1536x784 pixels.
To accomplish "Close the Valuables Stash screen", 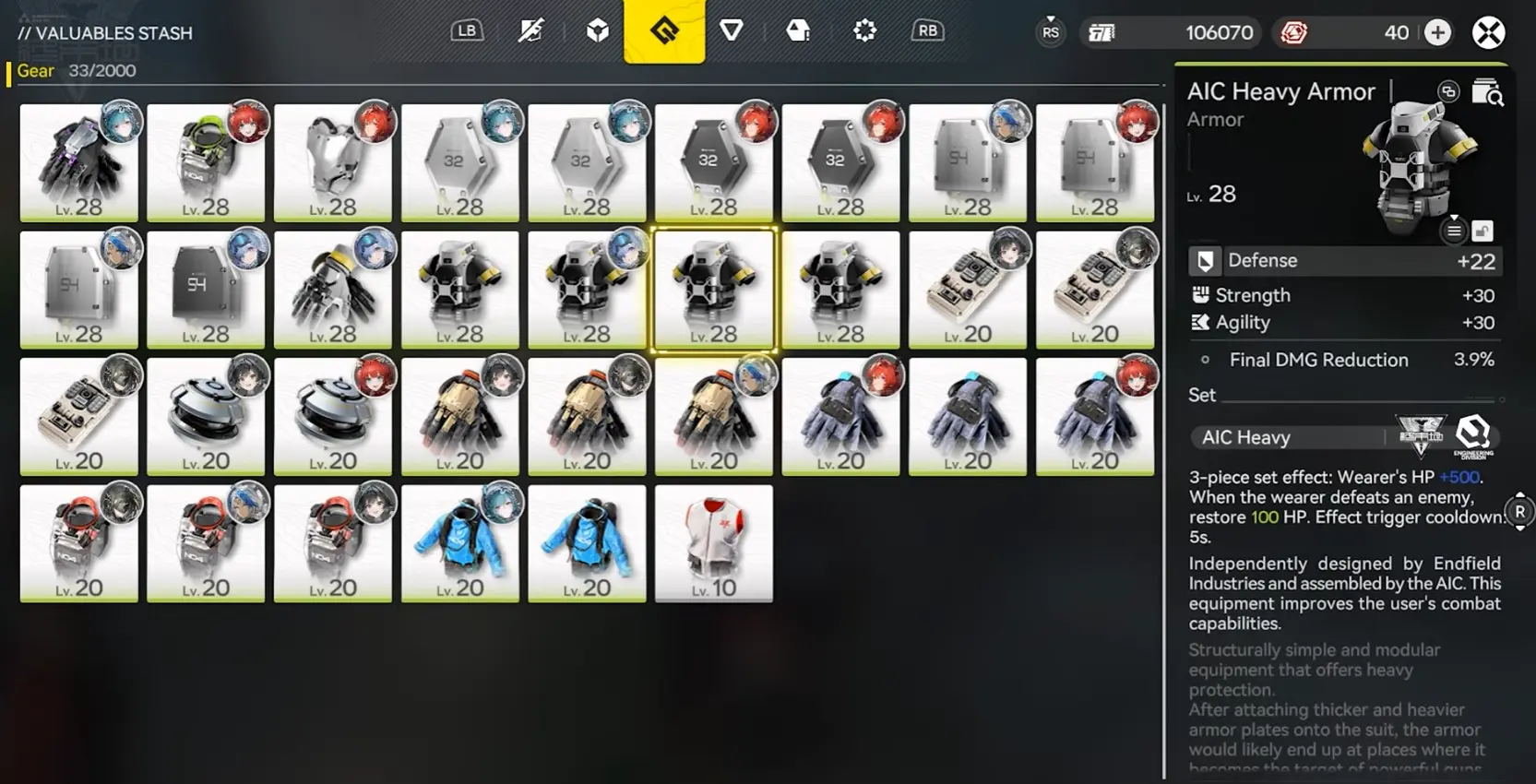I will click(x=1488, y=33).
